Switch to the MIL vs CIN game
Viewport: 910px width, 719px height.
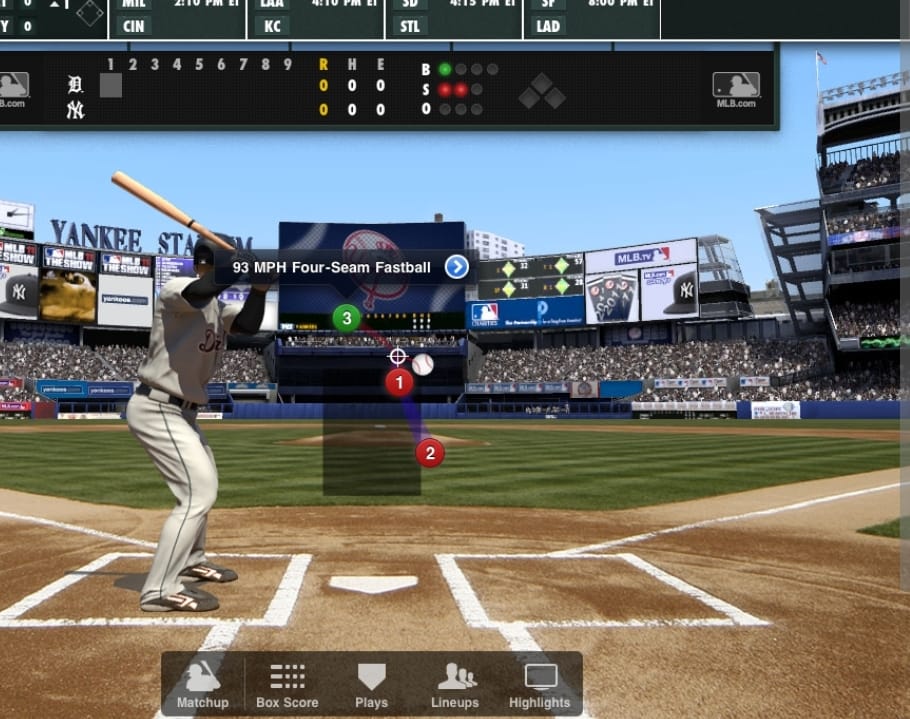coord(178,17)
